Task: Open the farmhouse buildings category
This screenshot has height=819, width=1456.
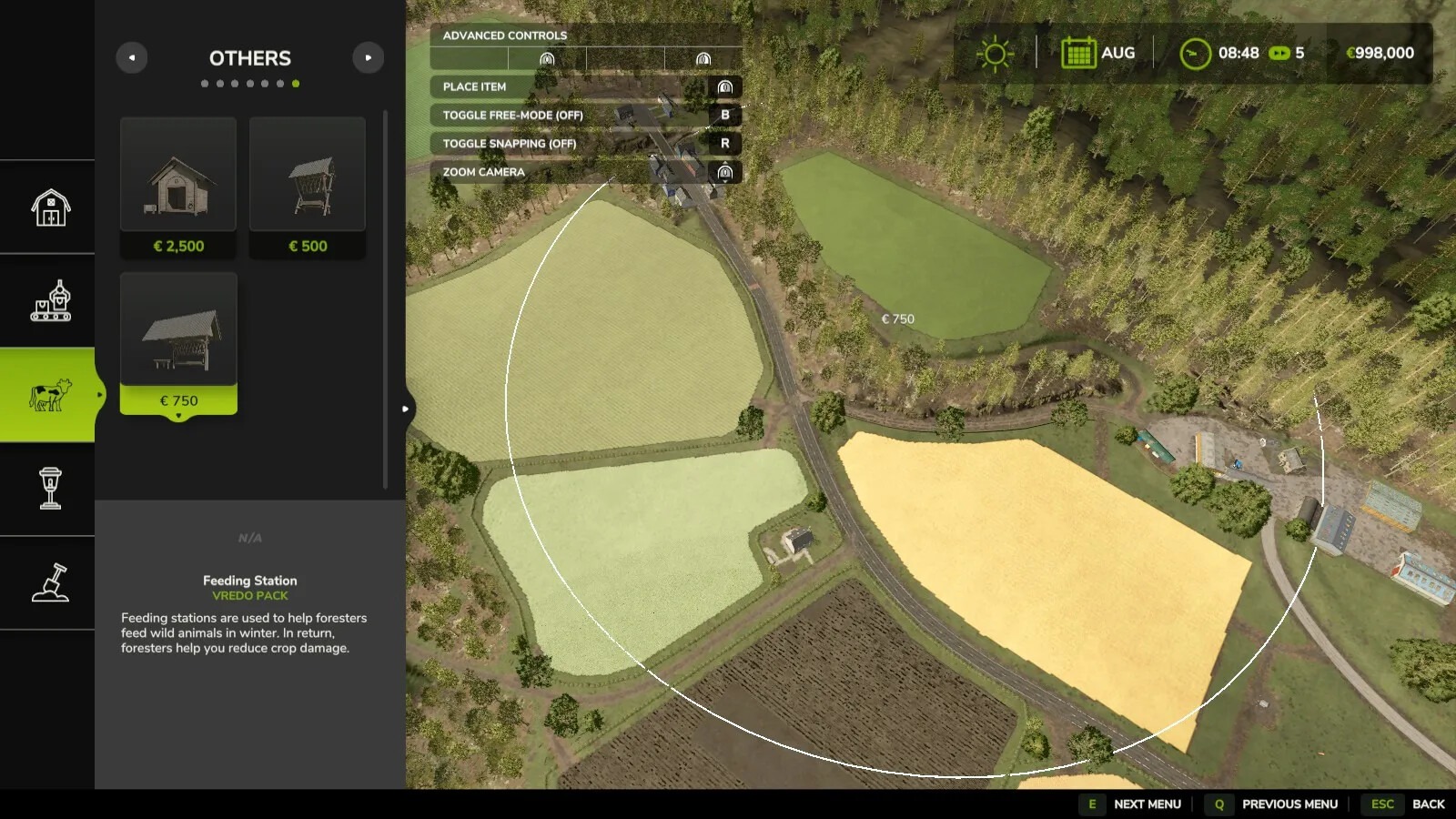Action: pos(50,207)
